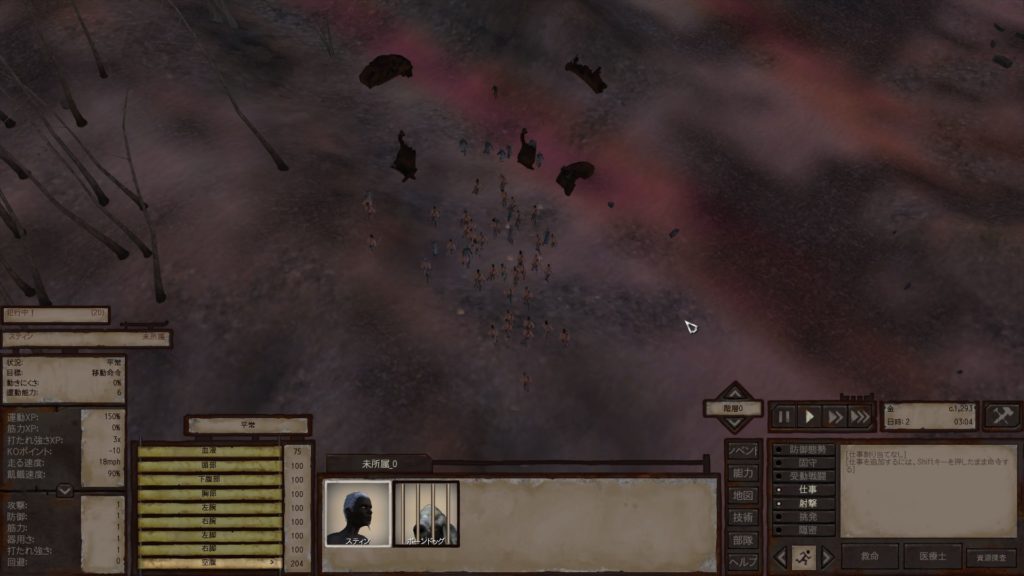The height and width of the screenshot is (576, 1024).
Task: Lower the floor level with down arrow
Action: (735, 426)
